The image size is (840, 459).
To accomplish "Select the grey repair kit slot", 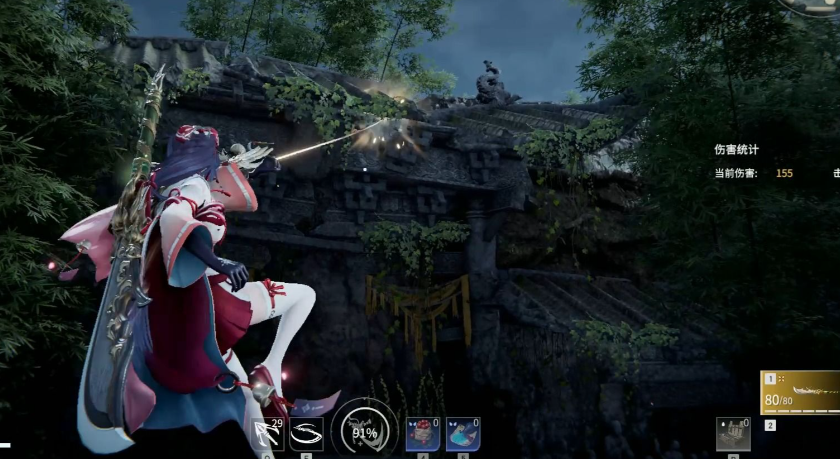I will point(732,434).
